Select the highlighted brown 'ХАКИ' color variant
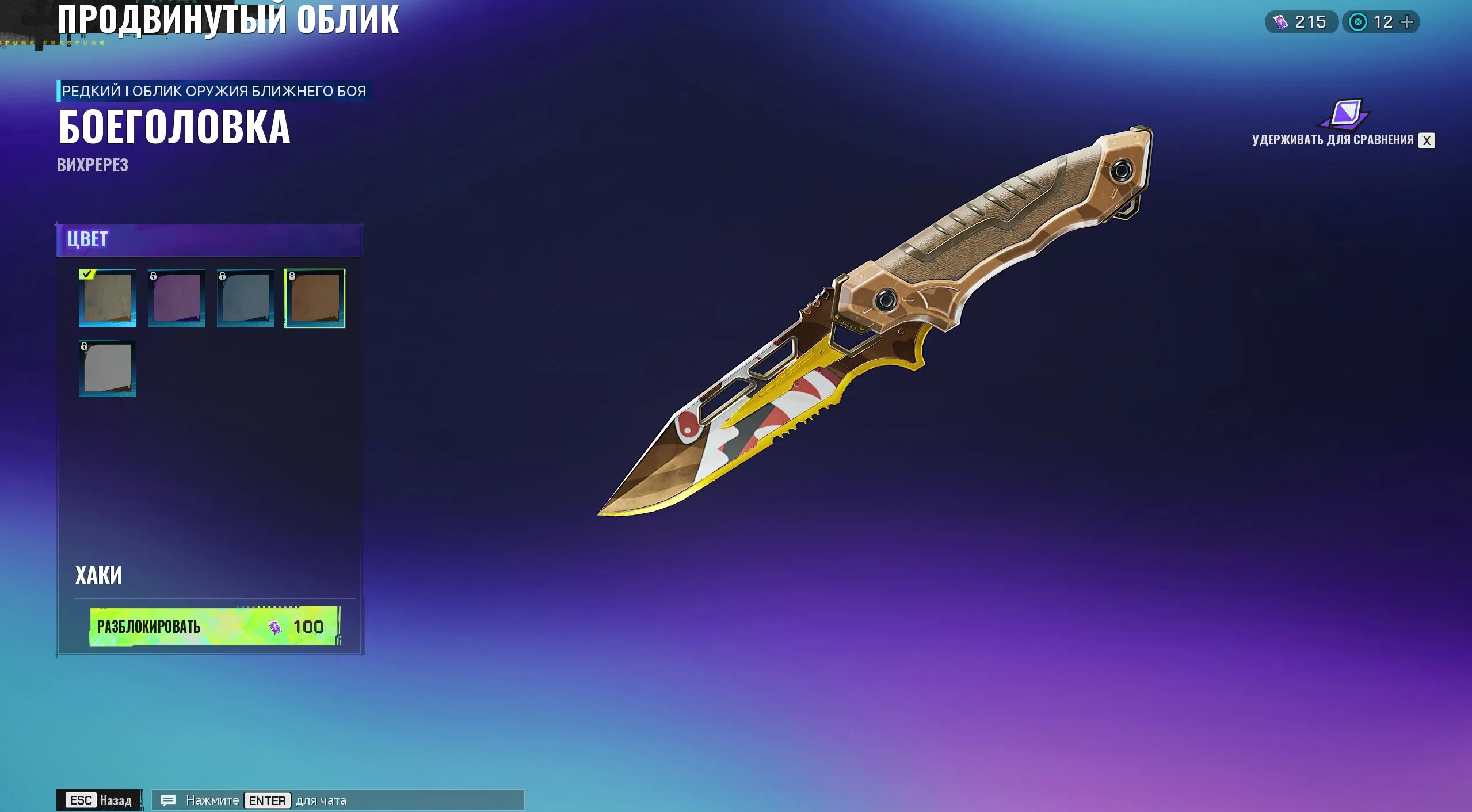 (313, 299)
